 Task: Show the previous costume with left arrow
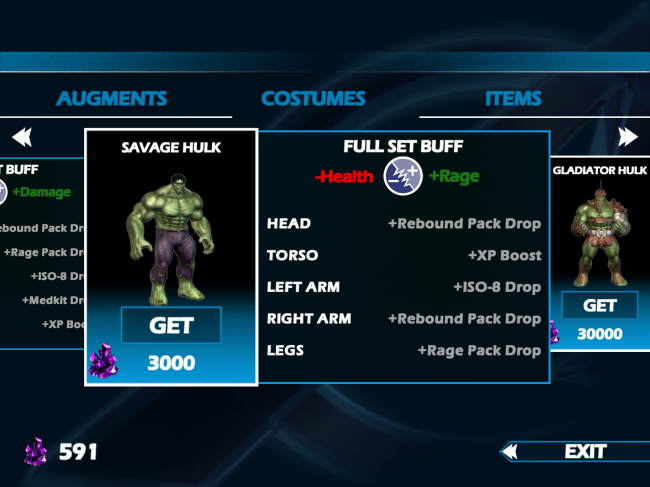tap(22, 136)
